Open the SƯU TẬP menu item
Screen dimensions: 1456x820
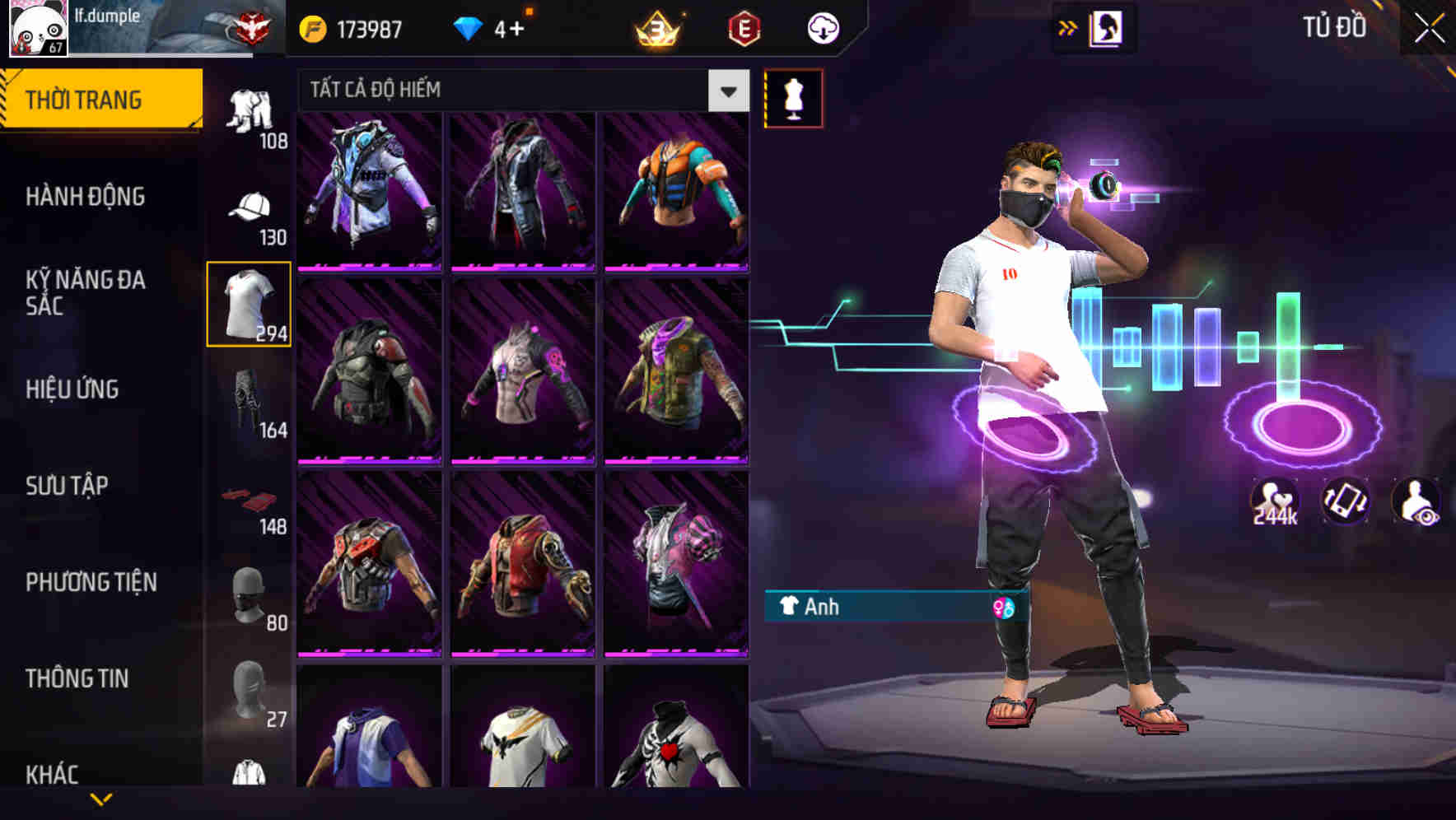[x=69, y=486]
